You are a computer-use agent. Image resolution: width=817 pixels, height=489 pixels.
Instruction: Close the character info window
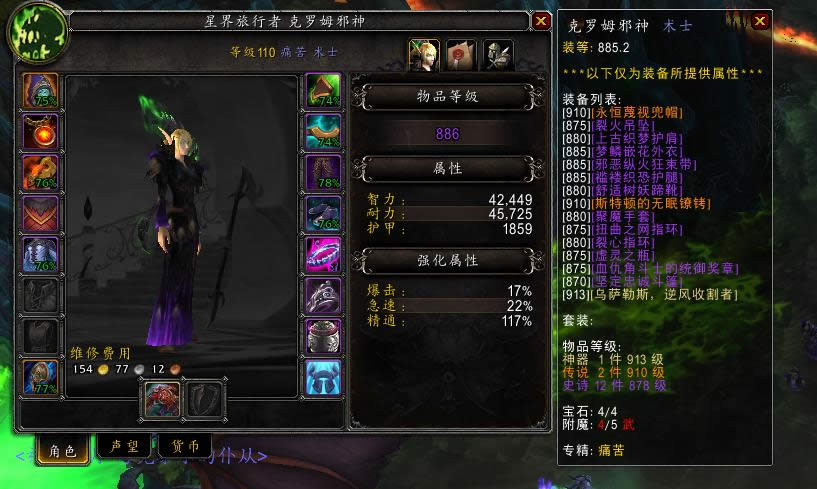[541, 19]
